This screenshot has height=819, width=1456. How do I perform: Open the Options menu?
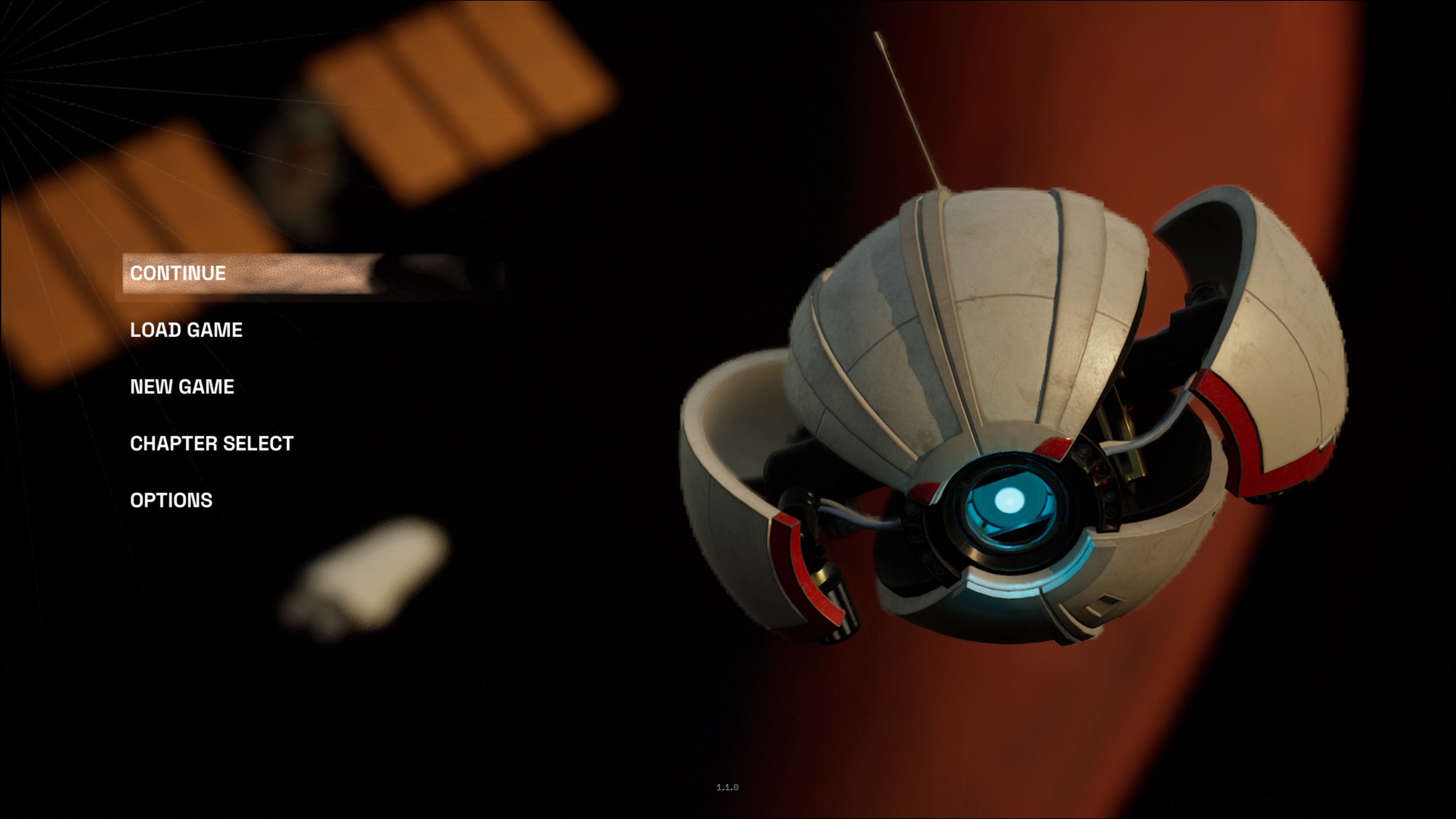coord(171,500)
